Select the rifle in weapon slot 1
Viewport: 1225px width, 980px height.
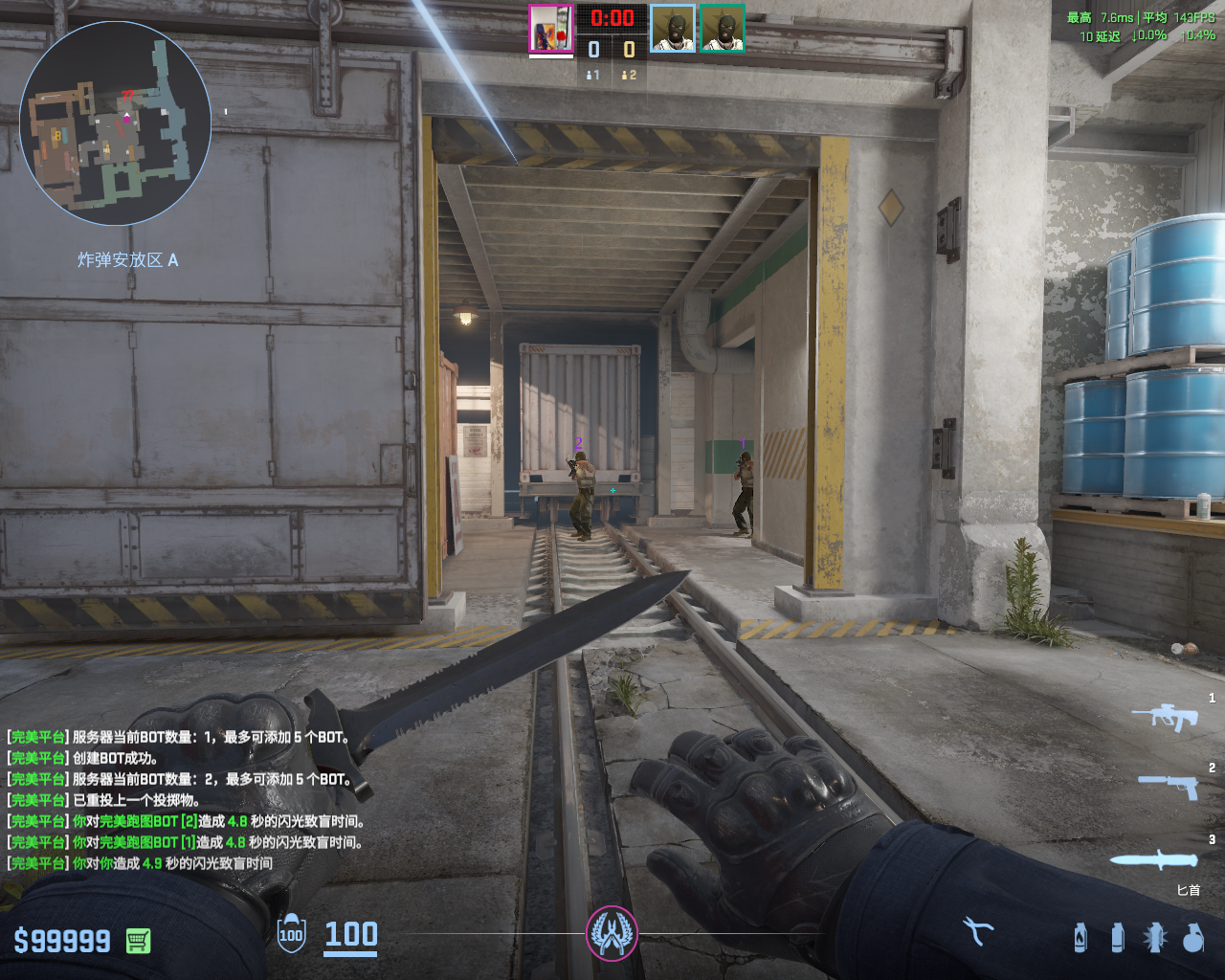tap(1166, 716)
